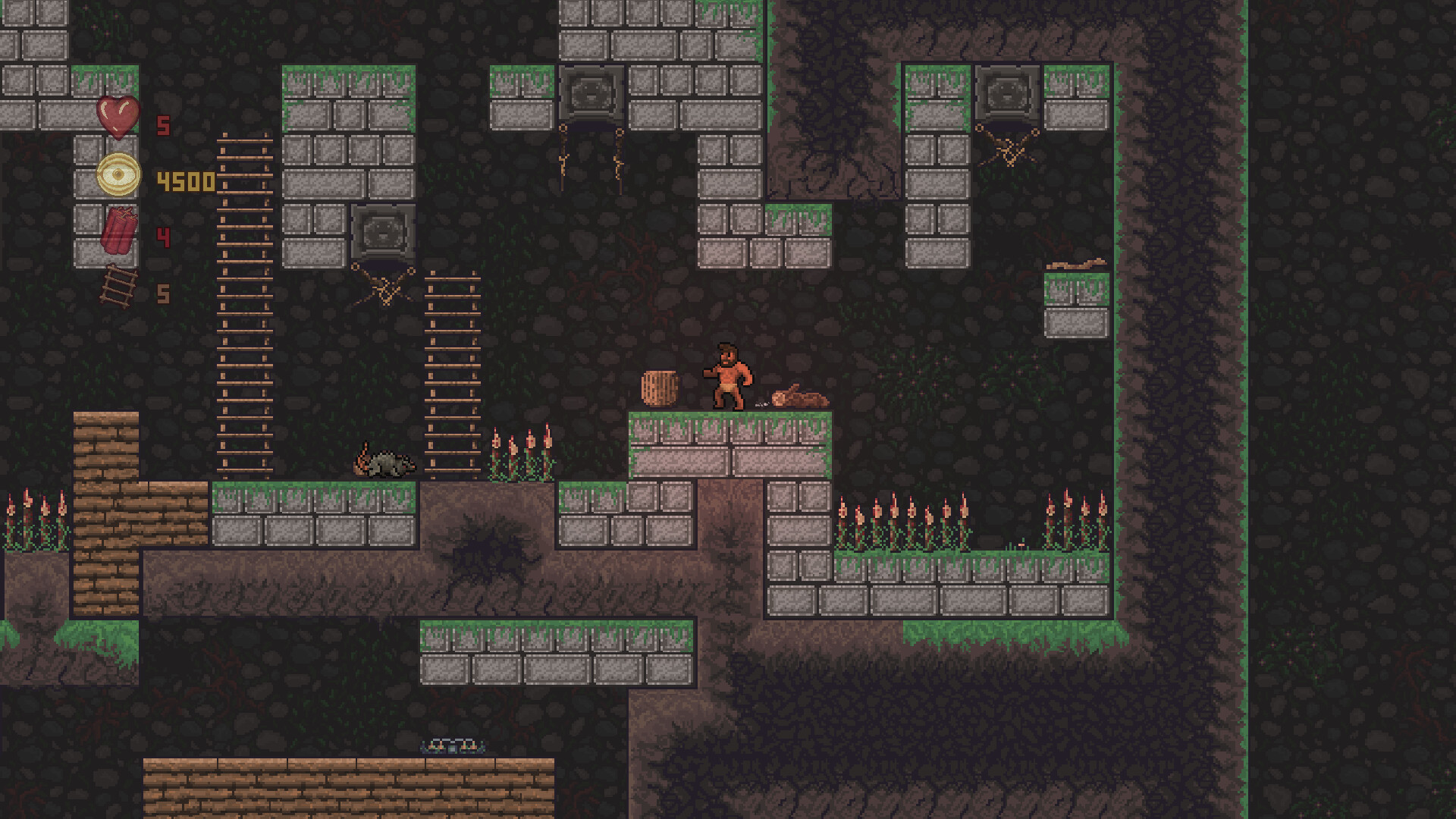The image size is (1456, 819).
Task: Click the dark grate on the right ruin
Action: coord(1006,91)
